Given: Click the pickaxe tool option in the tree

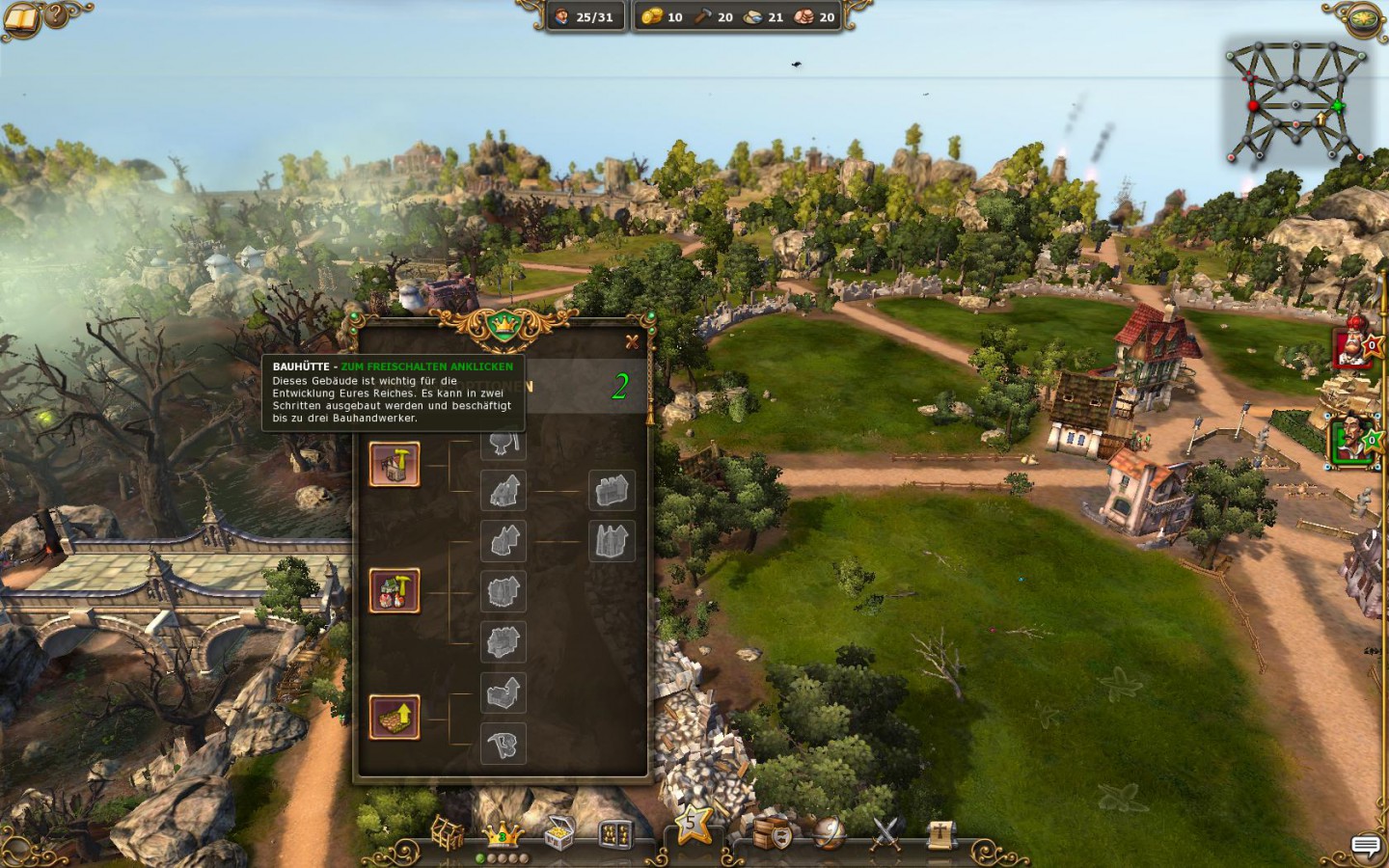Looking at the screenshot, I should [504, 744].
